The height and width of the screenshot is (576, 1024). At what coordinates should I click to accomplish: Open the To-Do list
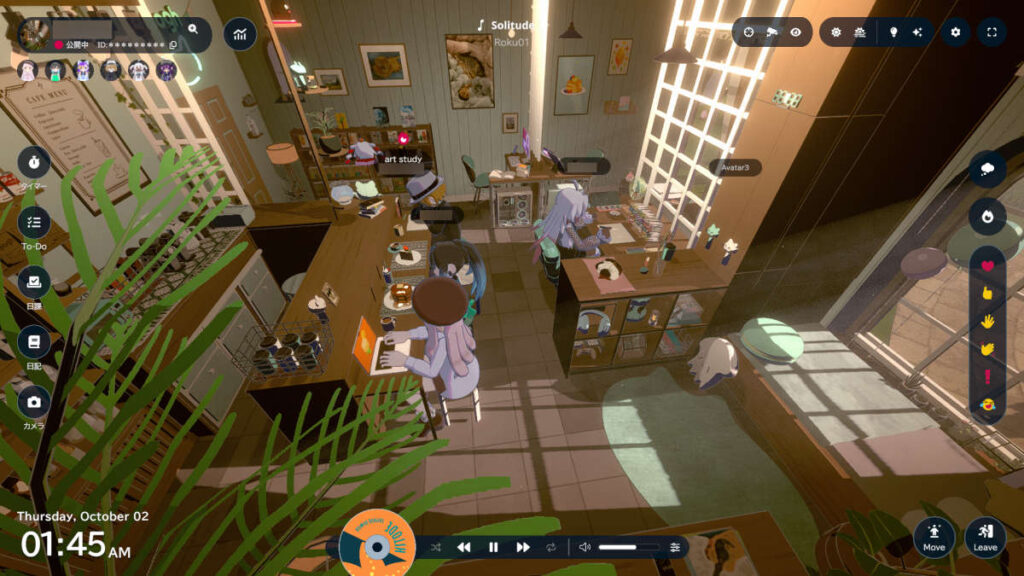[x=34, y=222]
